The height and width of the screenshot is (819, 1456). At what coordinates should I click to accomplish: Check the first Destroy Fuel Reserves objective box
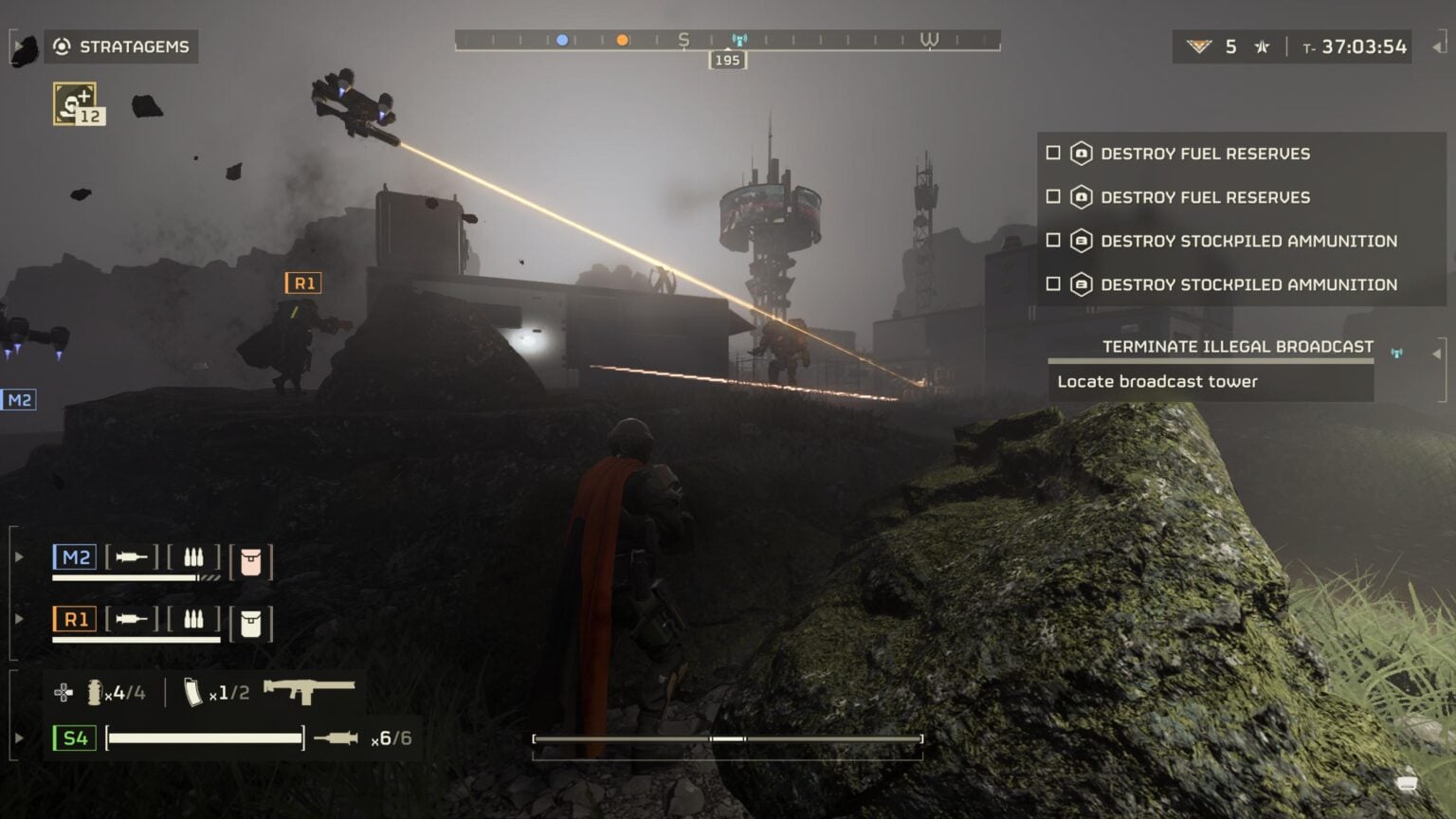pyautogui.click(x=1053, y=154)
